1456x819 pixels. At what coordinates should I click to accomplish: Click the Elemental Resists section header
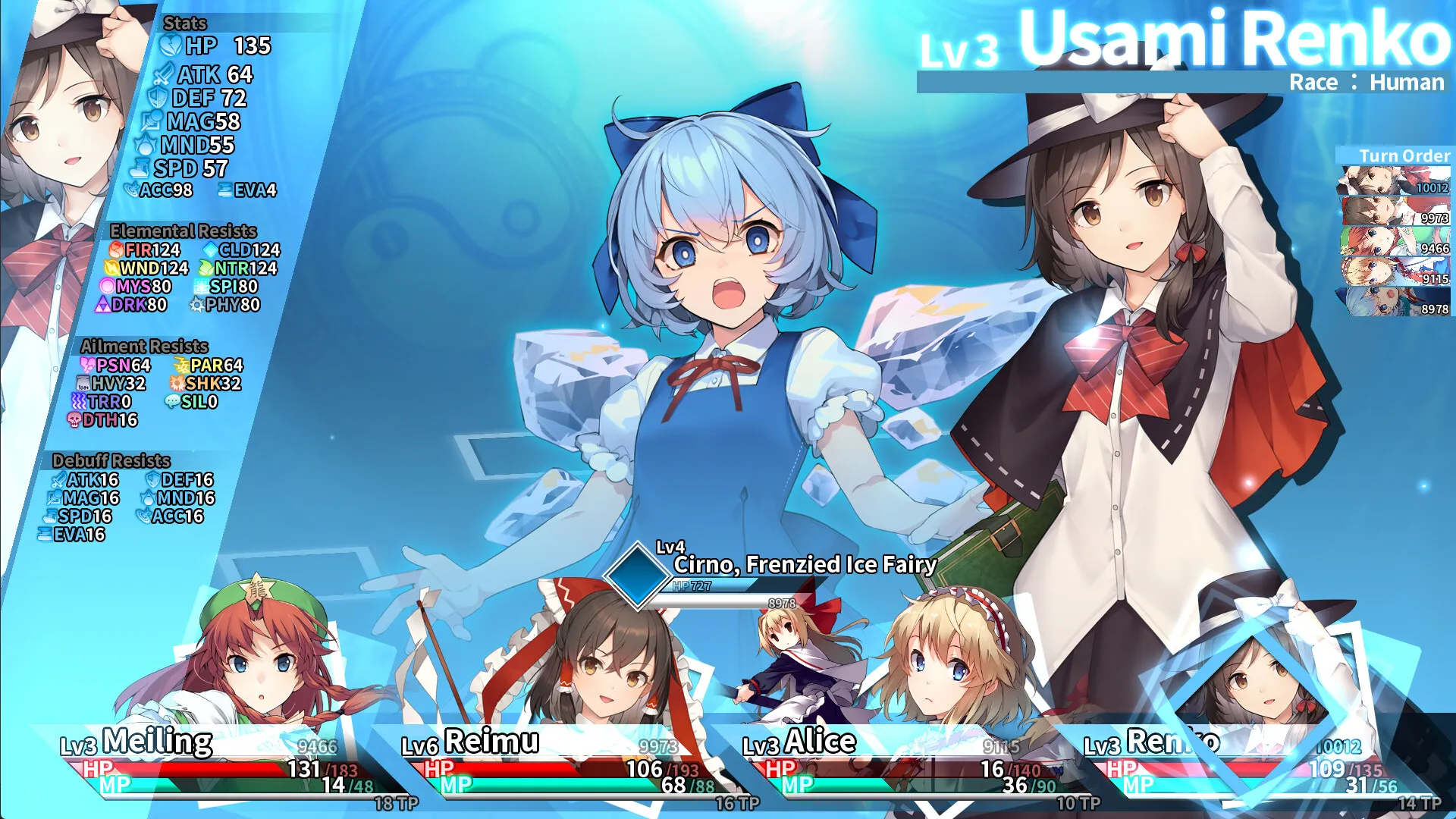(182, 231)
